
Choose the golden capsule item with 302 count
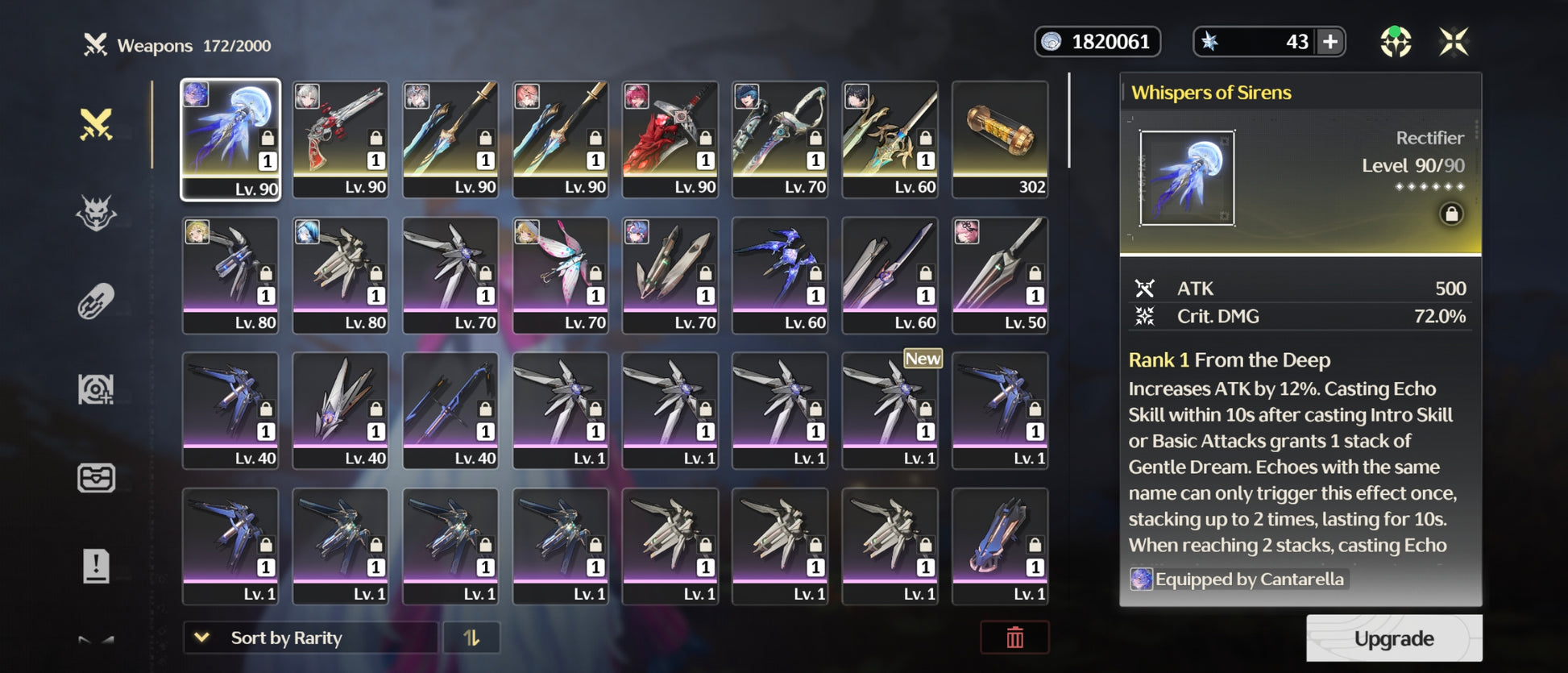tap(1000, 139)
